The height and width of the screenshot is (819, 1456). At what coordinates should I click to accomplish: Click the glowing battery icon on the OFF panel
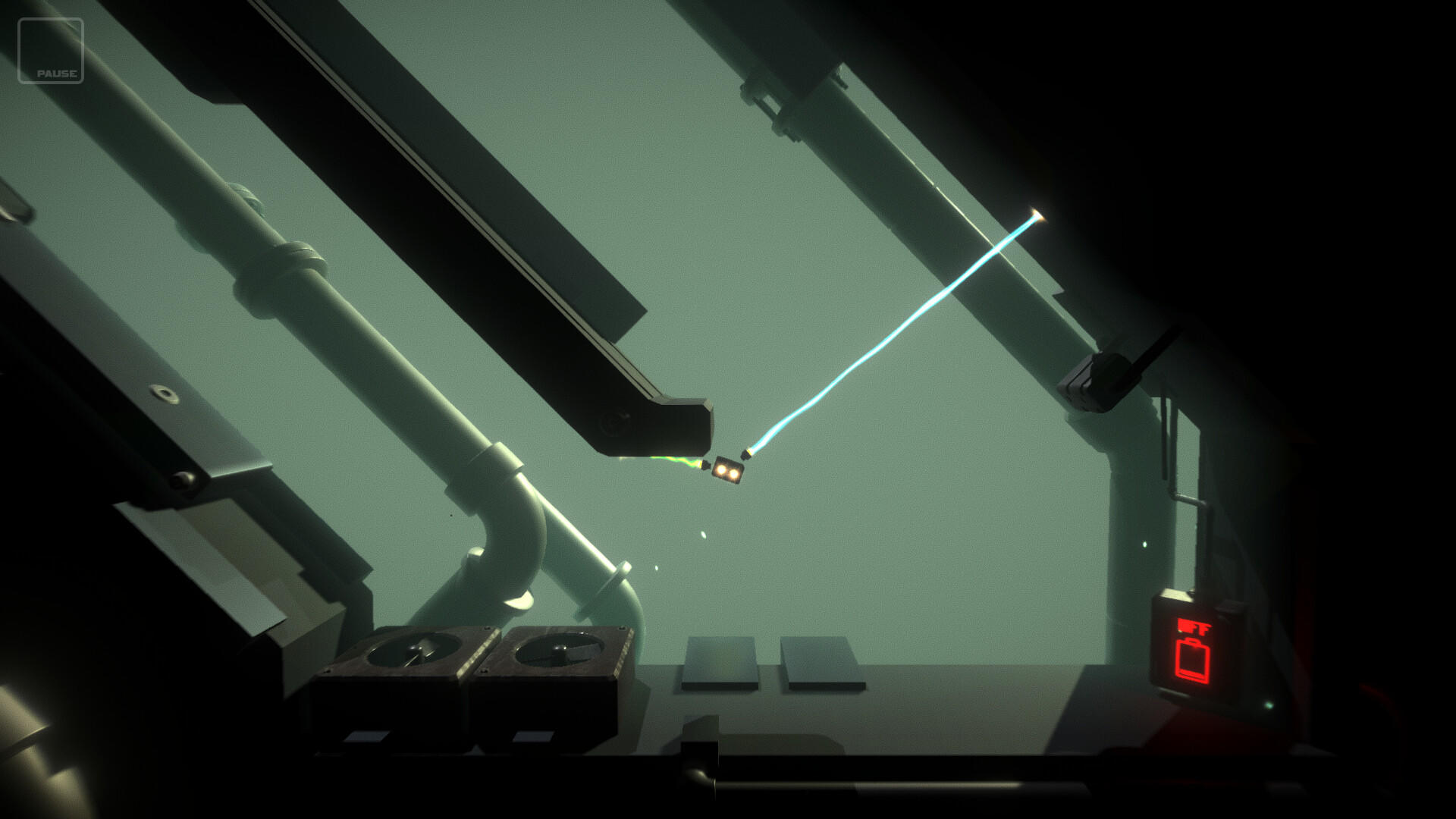point(1193,661)
